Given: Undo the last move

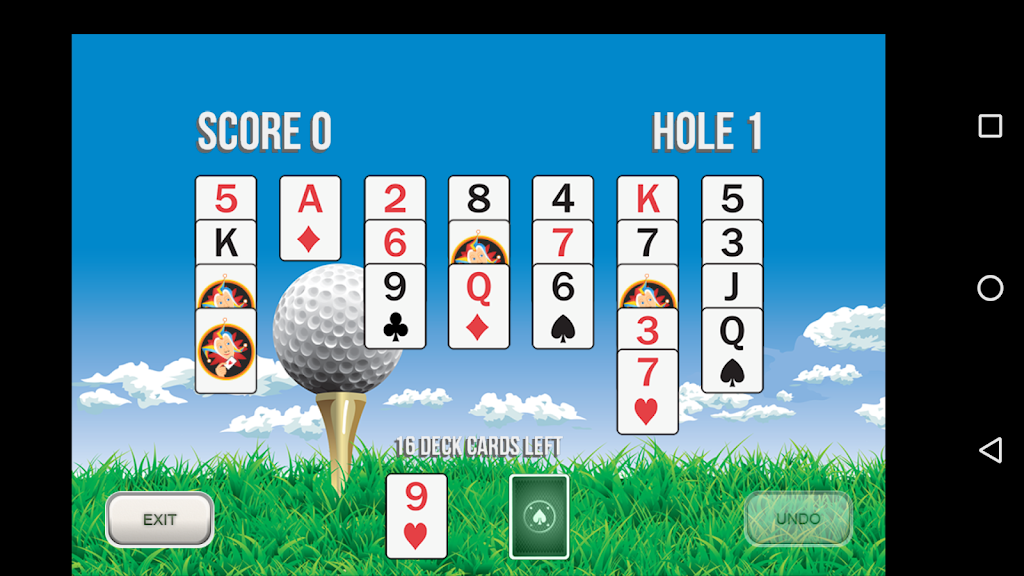Looking at the screenshot, I should 798,519.
